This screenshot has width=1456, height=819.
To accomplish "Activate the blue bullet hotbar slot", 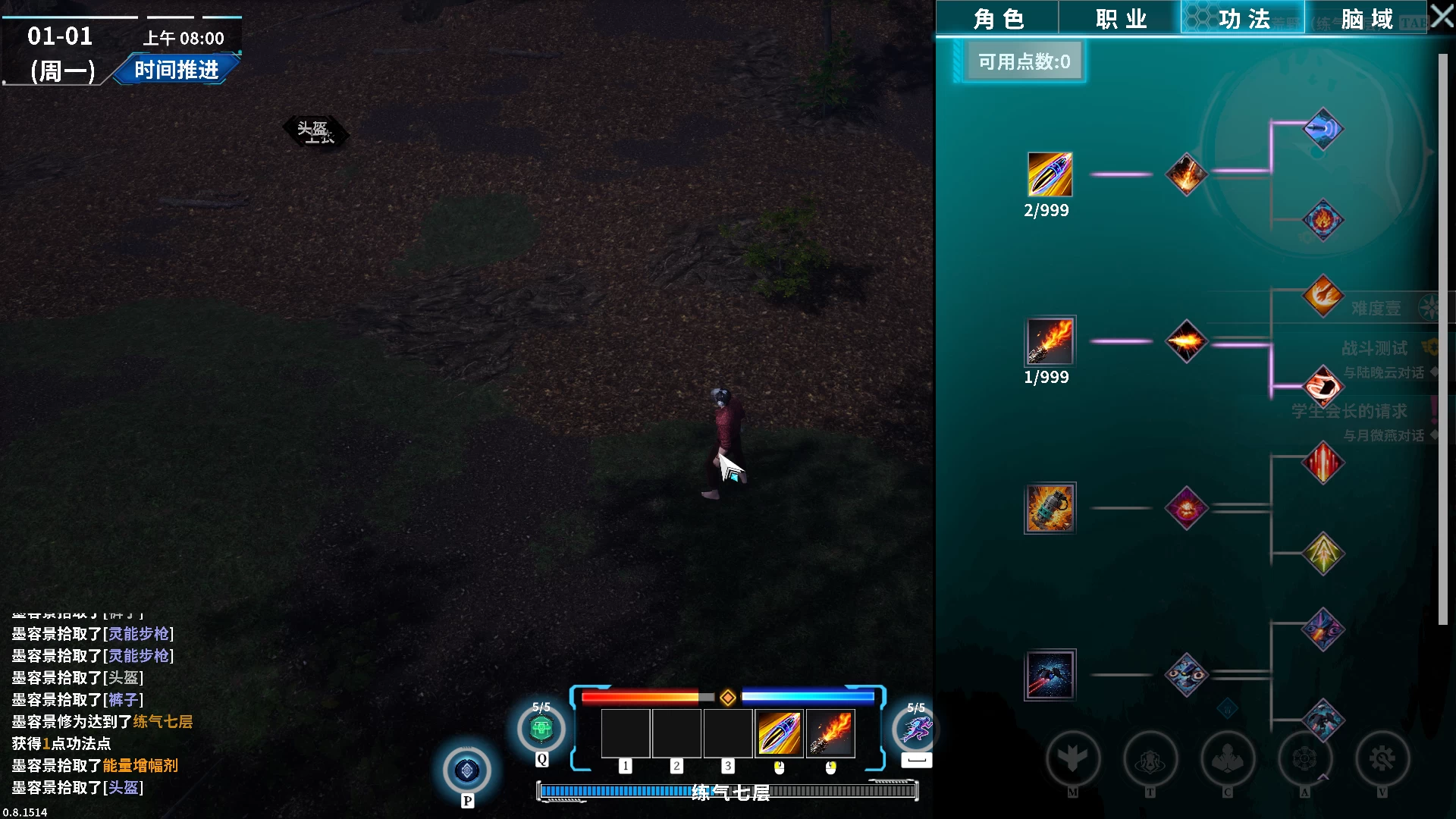I will [779, 733].
